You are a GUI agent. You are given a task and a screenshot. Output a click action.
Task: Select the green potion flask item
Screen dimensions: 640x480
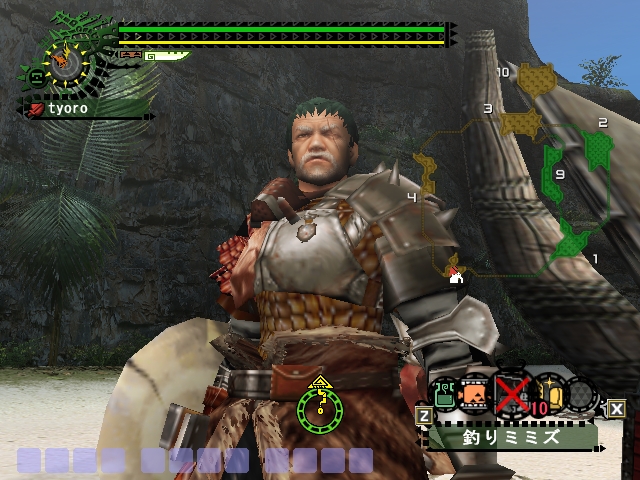[x=444, y=394]
